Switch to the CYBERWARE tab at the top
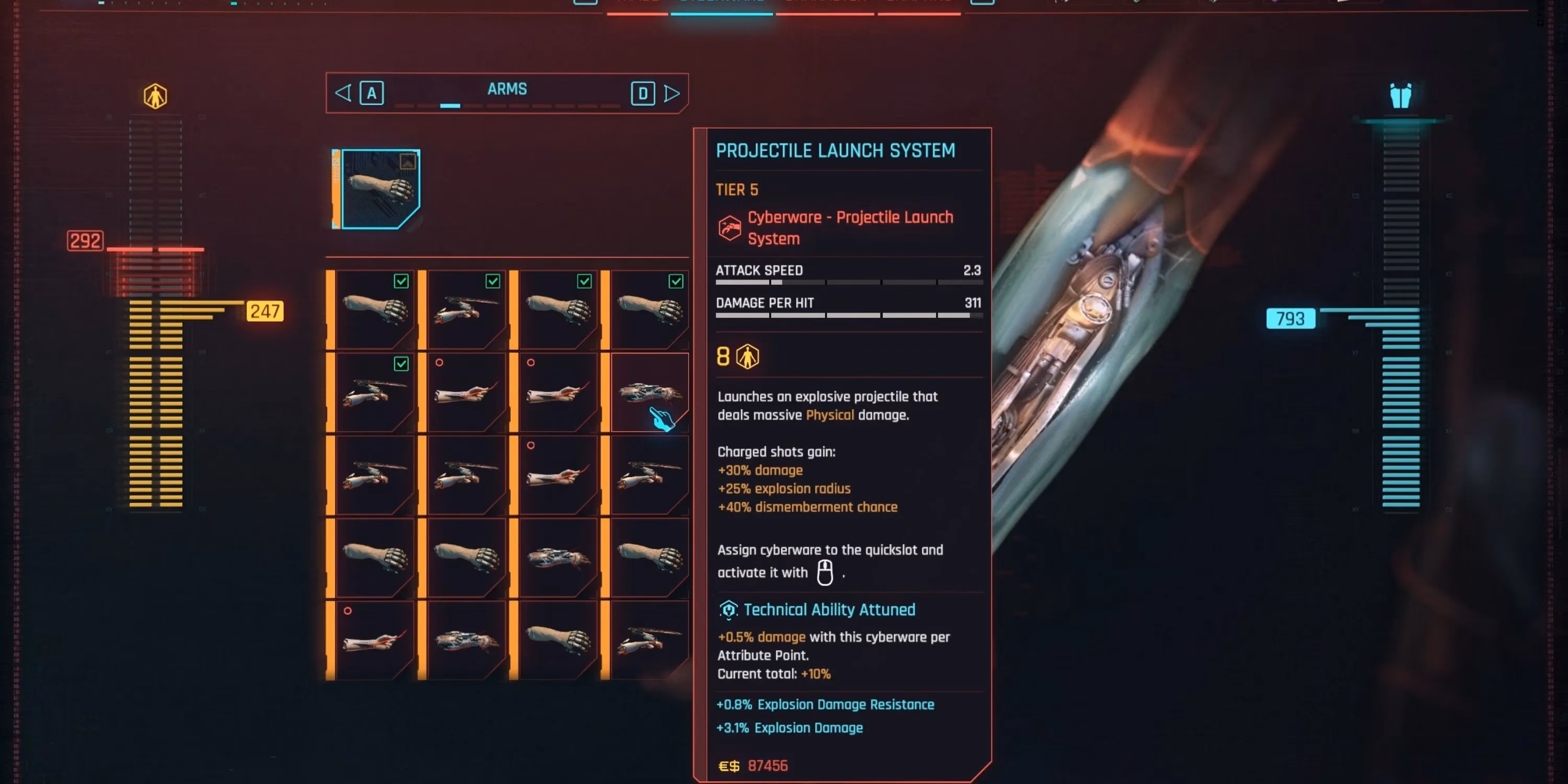Image resolution: width=1568 pixels, height=784 pixels. pyautogui.click(x=721, y=5)
